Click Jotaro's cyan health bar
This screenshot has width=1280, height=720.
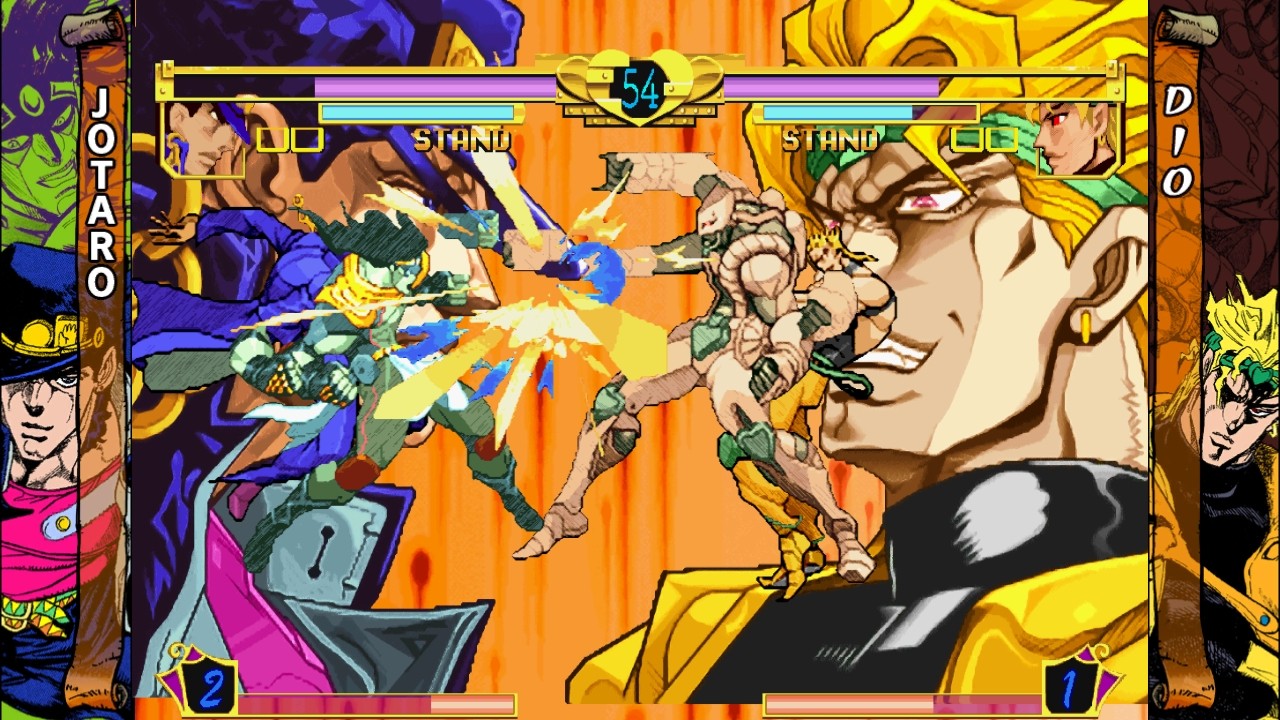420,112
